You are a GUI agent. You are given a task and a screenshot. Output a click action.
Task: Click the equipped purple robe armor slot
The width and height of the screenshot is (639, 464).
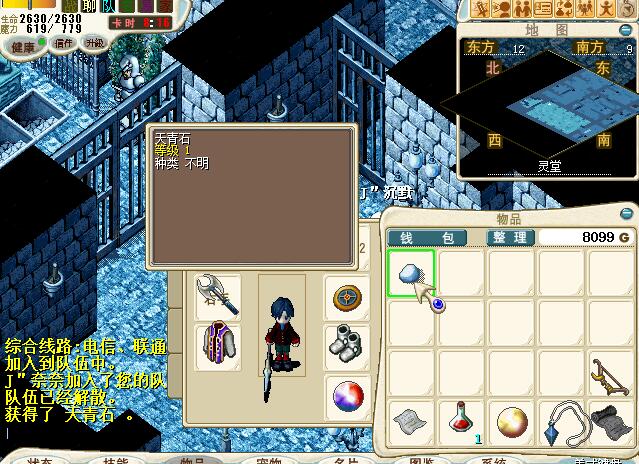pos(216,346)
